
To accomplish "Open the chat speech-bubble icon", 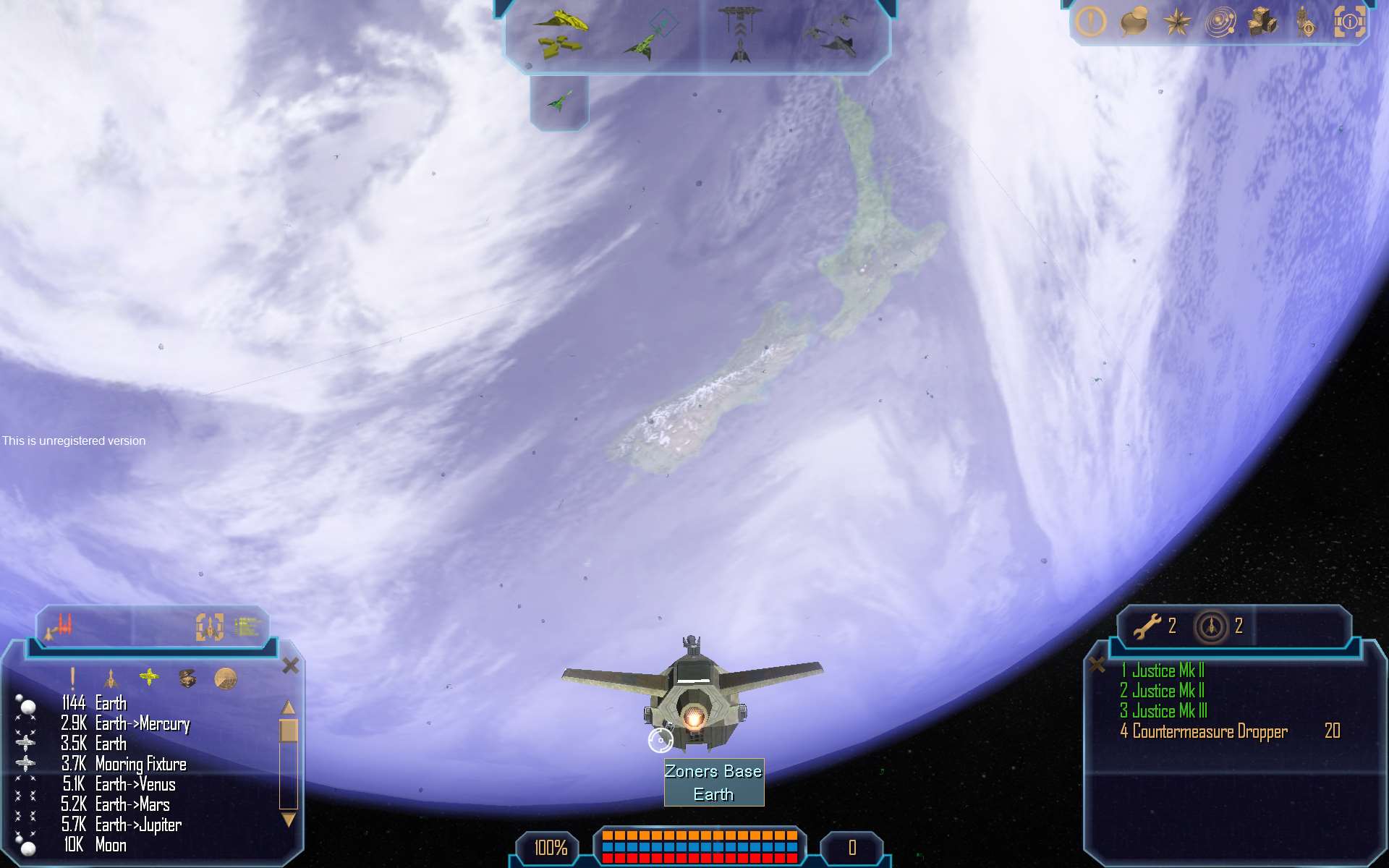I will 1134,22.
